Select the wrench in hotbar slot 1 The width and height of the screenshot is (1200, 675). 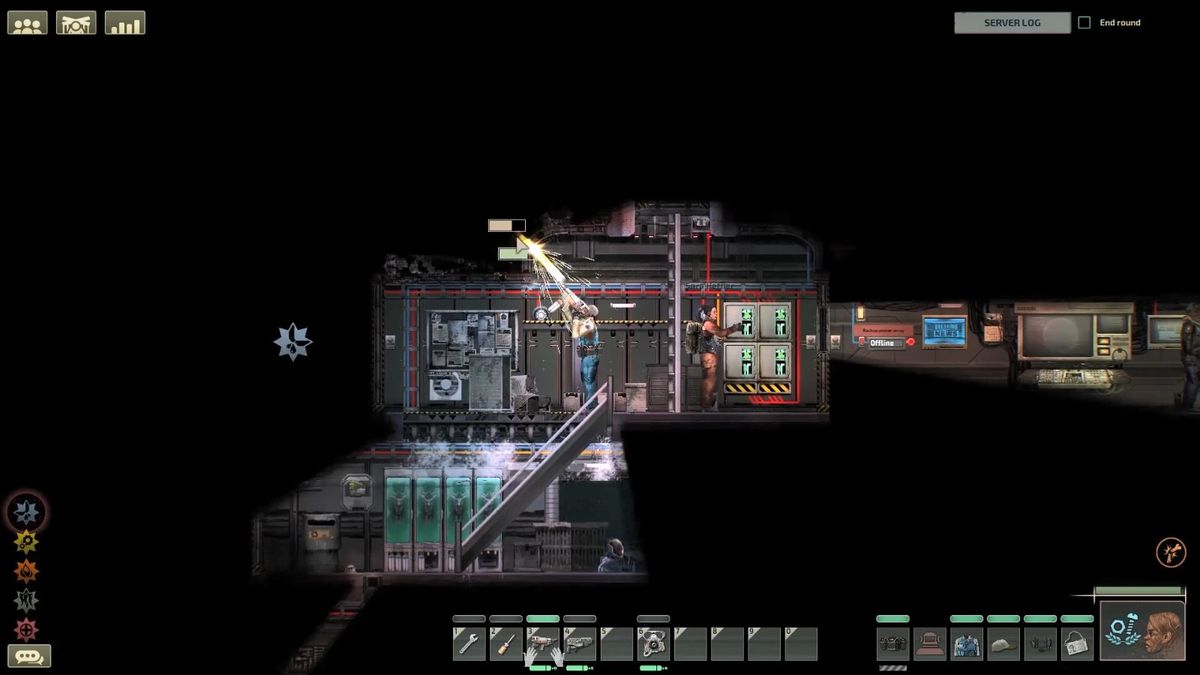click(x=469, y=643)
